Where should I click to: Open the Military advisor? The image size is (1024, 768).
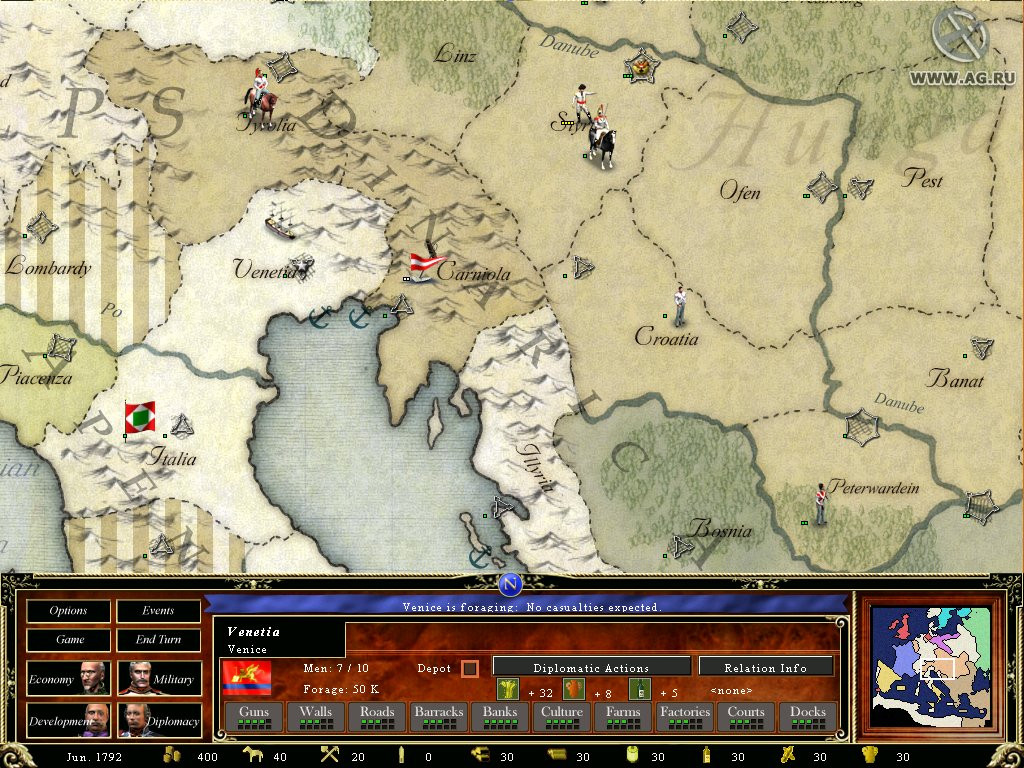pos(158,679)
